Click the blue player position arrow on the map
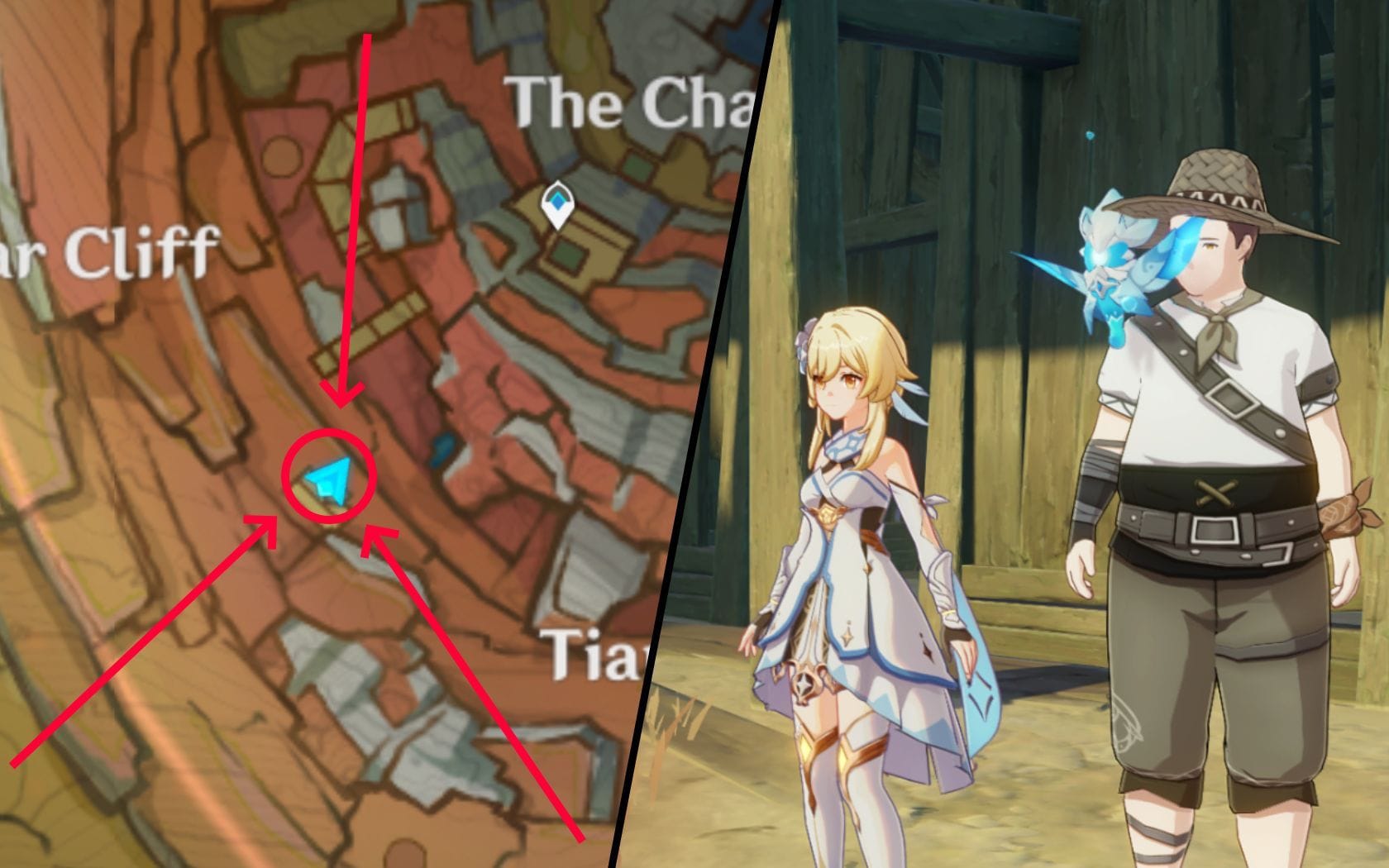Image resolution: width=1389 pixels, height=868 pixels. click(x=329, y=479)
